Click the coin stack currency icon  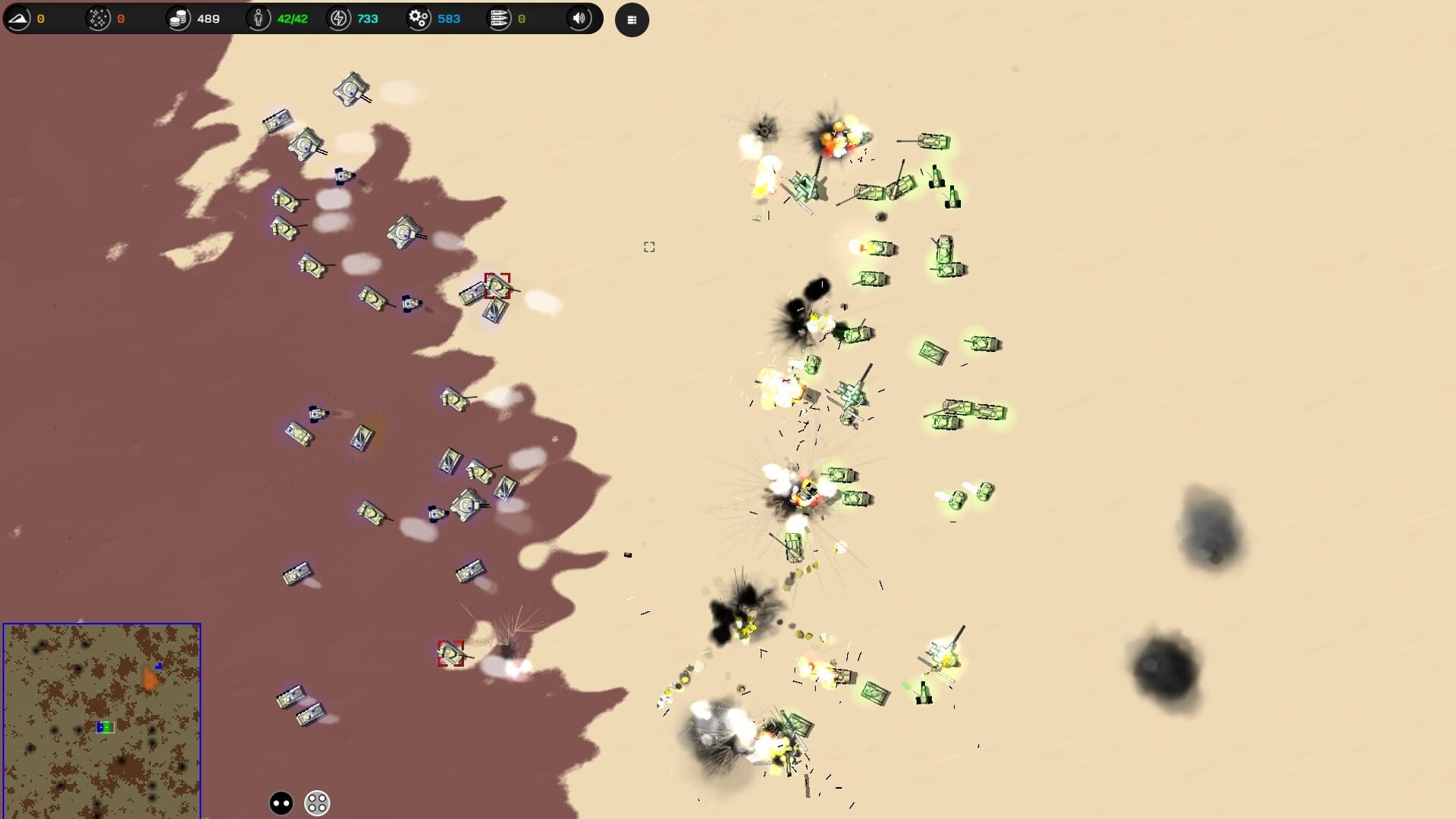(180, 17)
